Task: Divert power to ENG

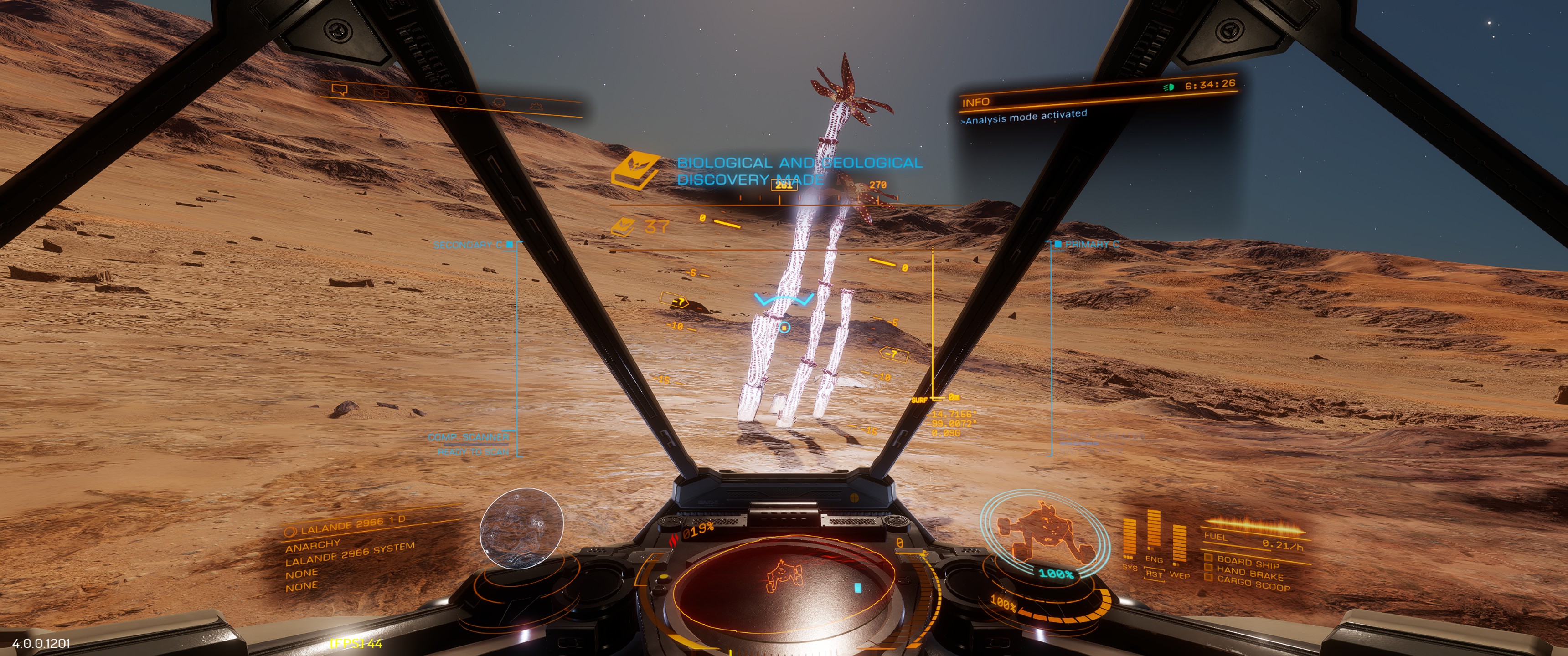Action: (x=1154, y=559)
